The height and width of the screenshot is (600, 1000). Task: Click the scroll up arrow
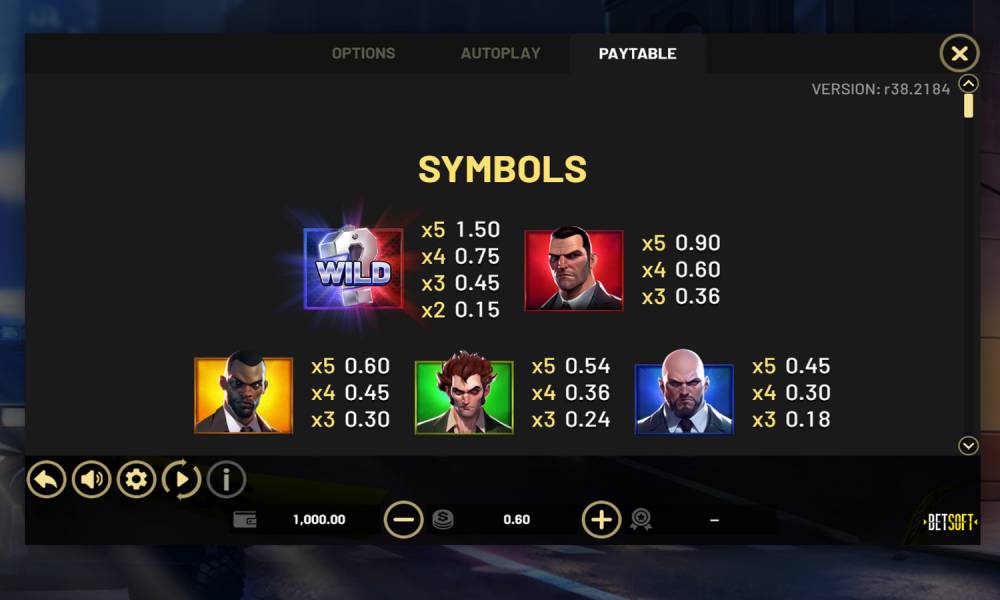pos(968,83)
